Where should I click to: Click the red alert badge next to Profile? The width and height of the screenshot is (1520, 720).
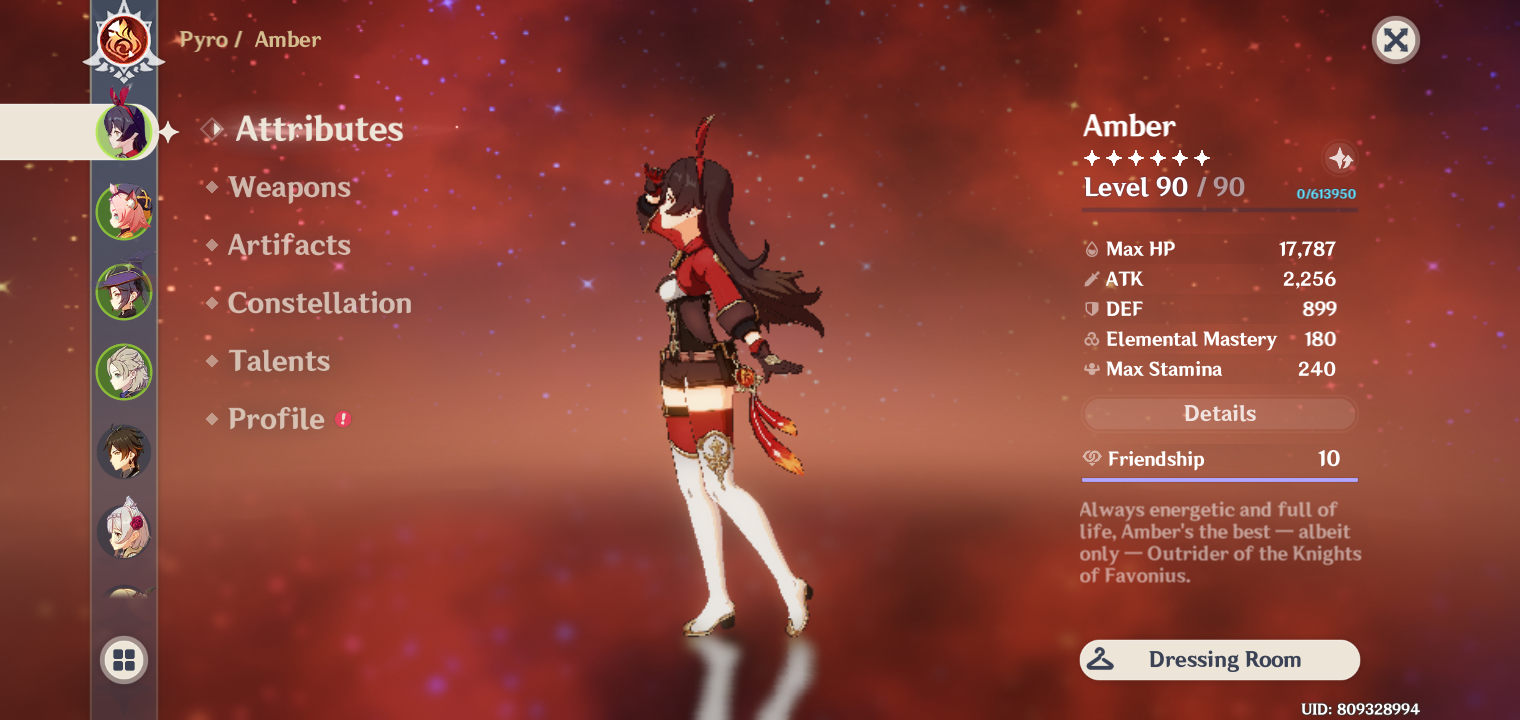[344, 420]
